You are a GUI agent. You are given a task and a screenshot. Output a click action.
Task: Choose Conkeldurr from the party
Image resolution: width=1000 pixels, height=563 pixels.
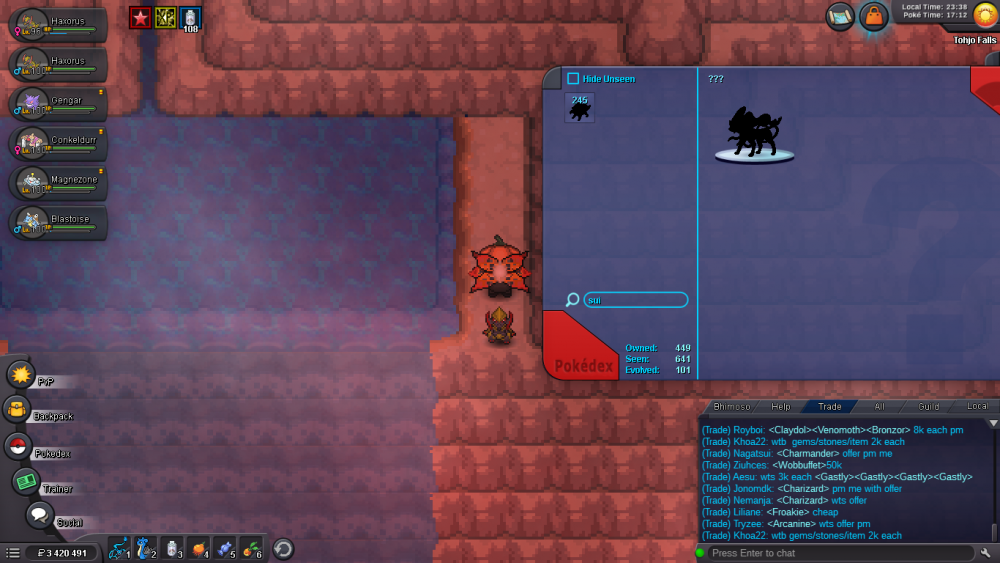click(x=62, y=143)
